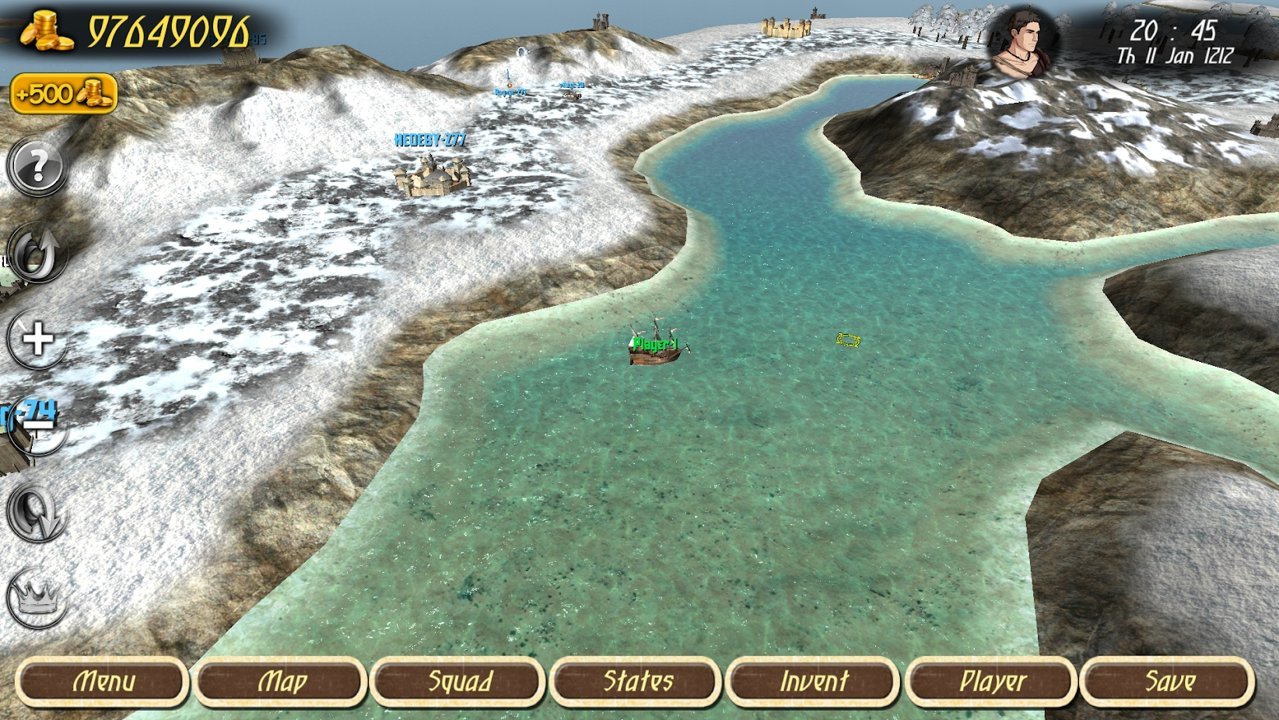Zoom out with the minus icon

click(x=38, y=426)
